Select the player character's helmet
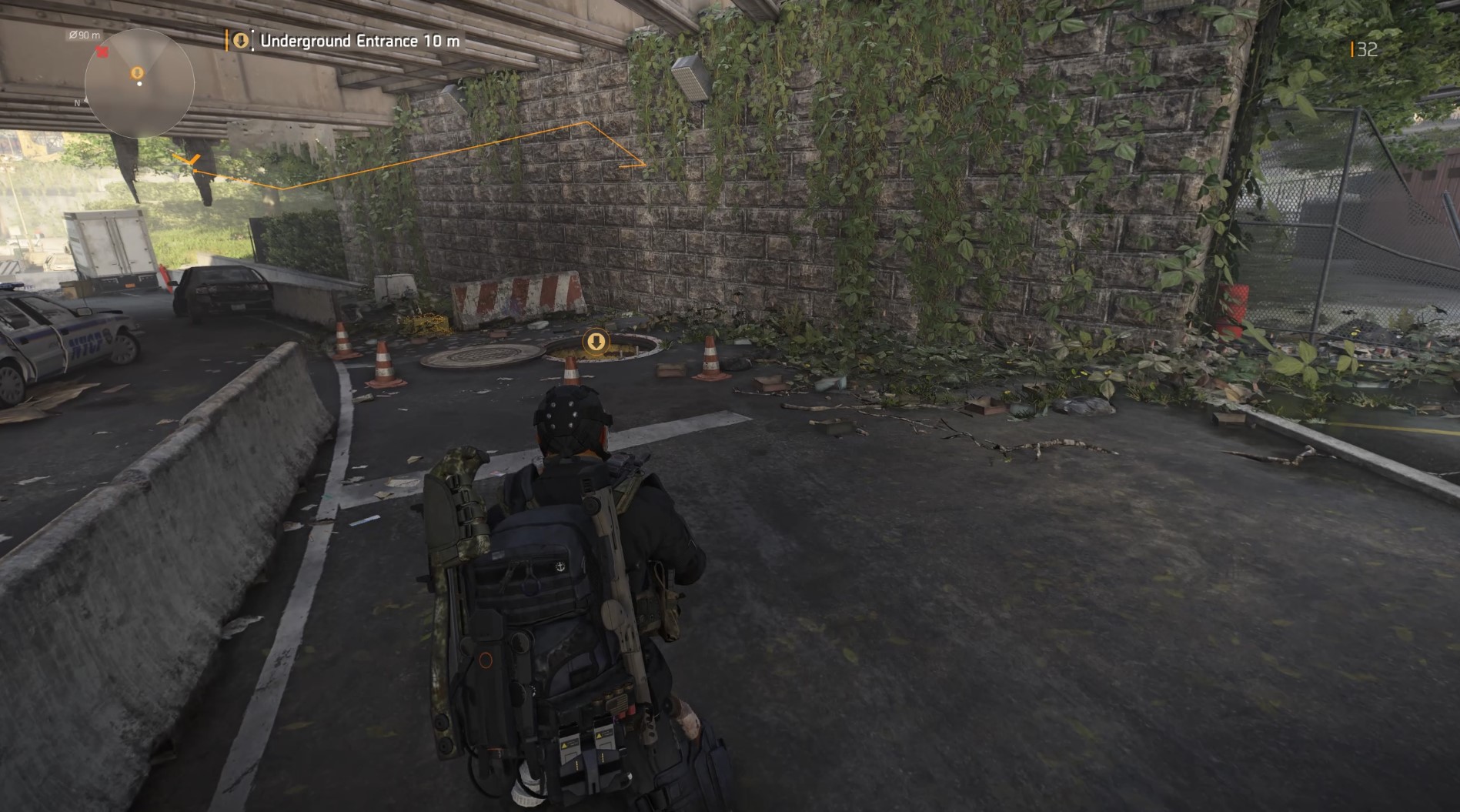 [x=573, y=419]
